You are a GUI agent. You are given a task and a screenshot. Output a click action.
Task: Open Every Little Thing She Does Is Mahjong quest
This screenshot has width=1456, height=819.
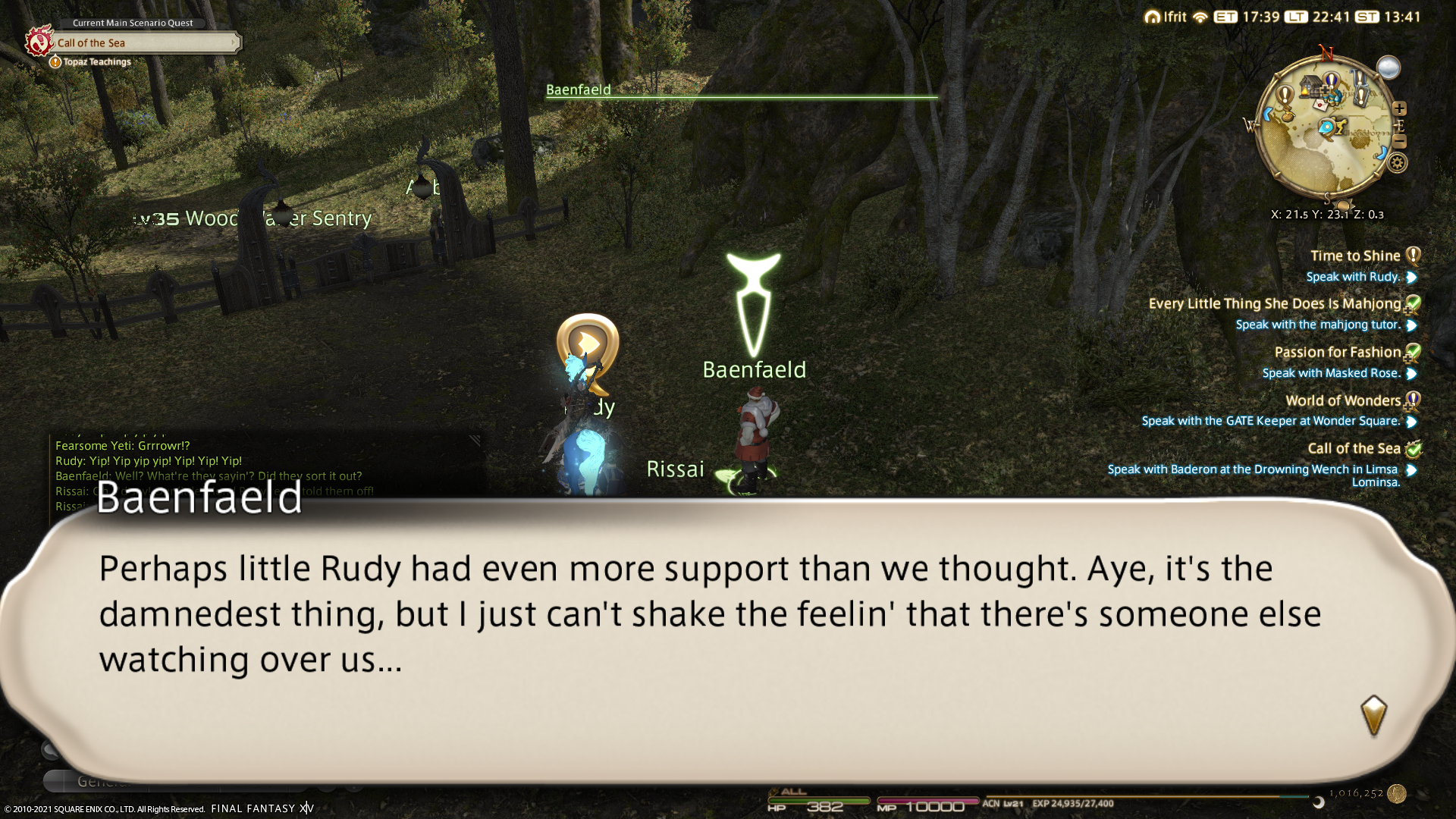(1274, 304)
